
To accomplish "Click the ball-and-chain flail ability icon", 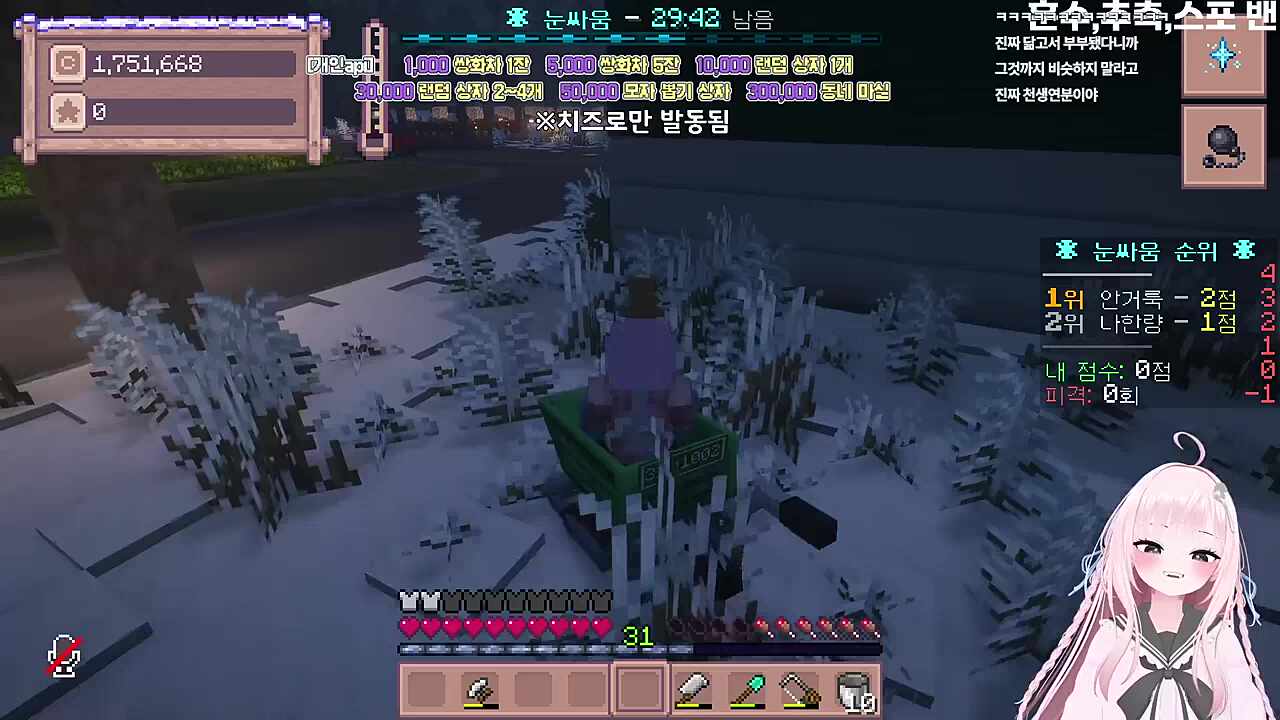I will coord(1223,146).
